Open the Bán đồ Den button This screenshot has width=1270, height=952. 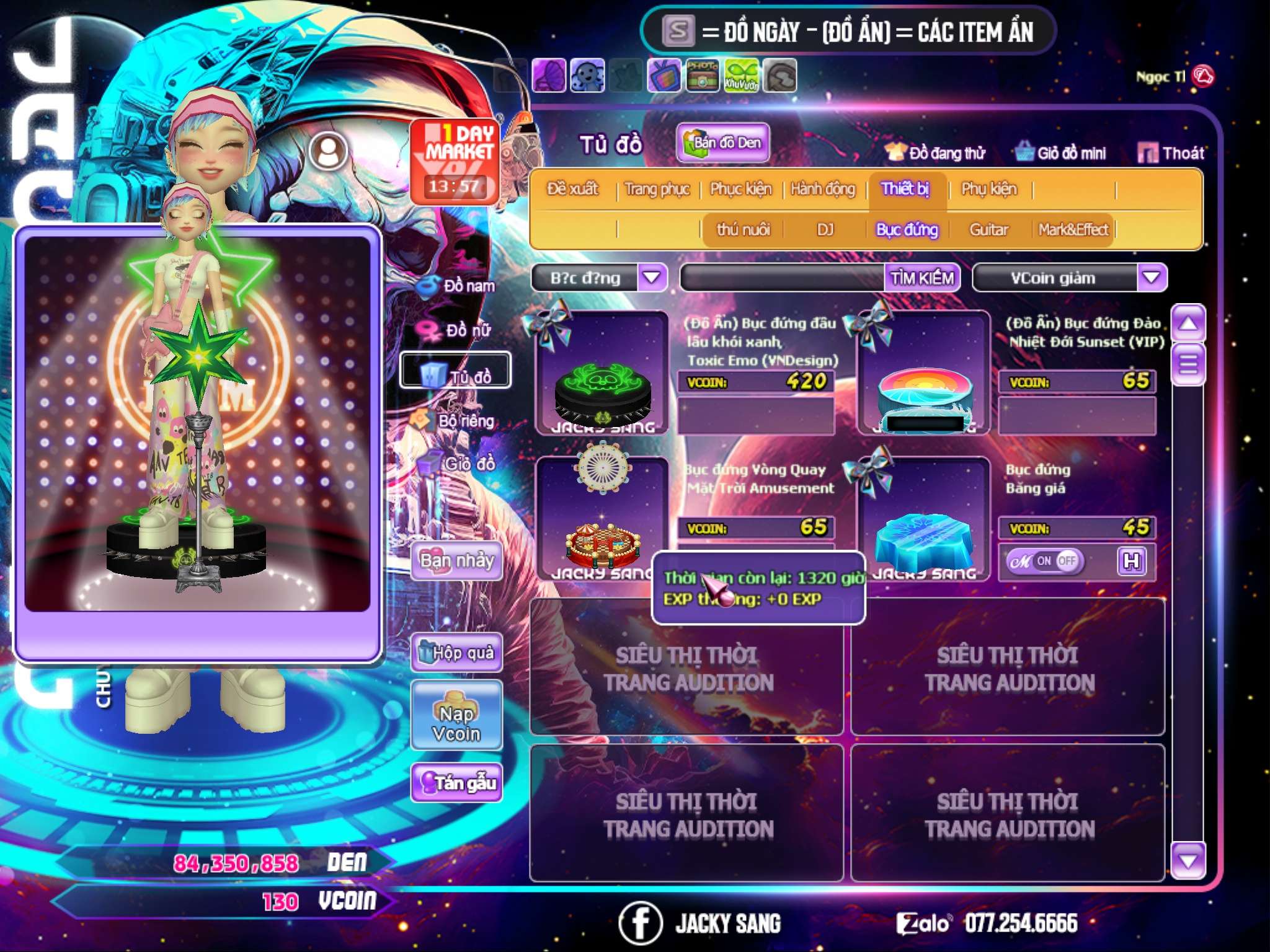pos(723,143)
